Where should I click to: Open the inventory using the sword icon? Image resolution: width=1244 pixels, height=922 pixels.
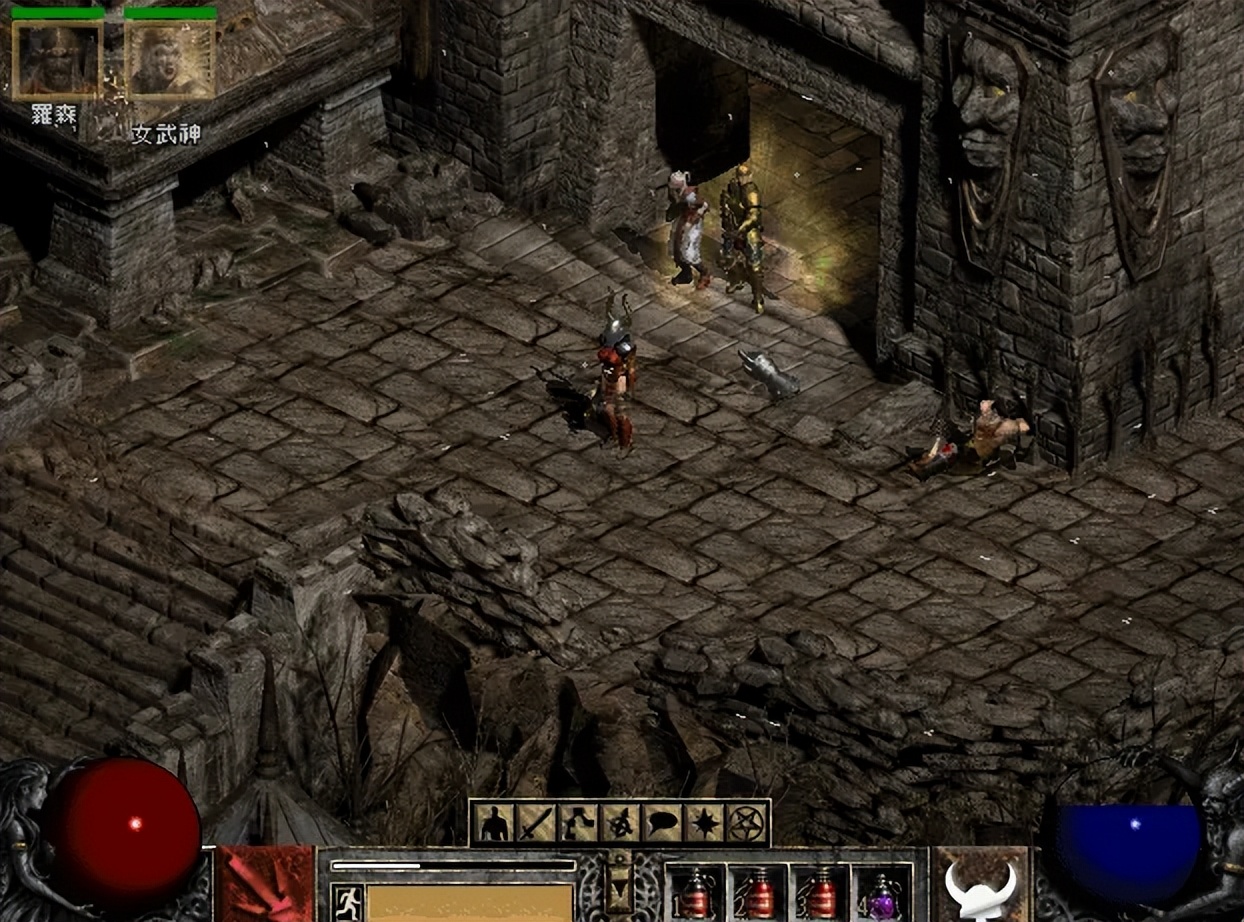click(536, 823)
